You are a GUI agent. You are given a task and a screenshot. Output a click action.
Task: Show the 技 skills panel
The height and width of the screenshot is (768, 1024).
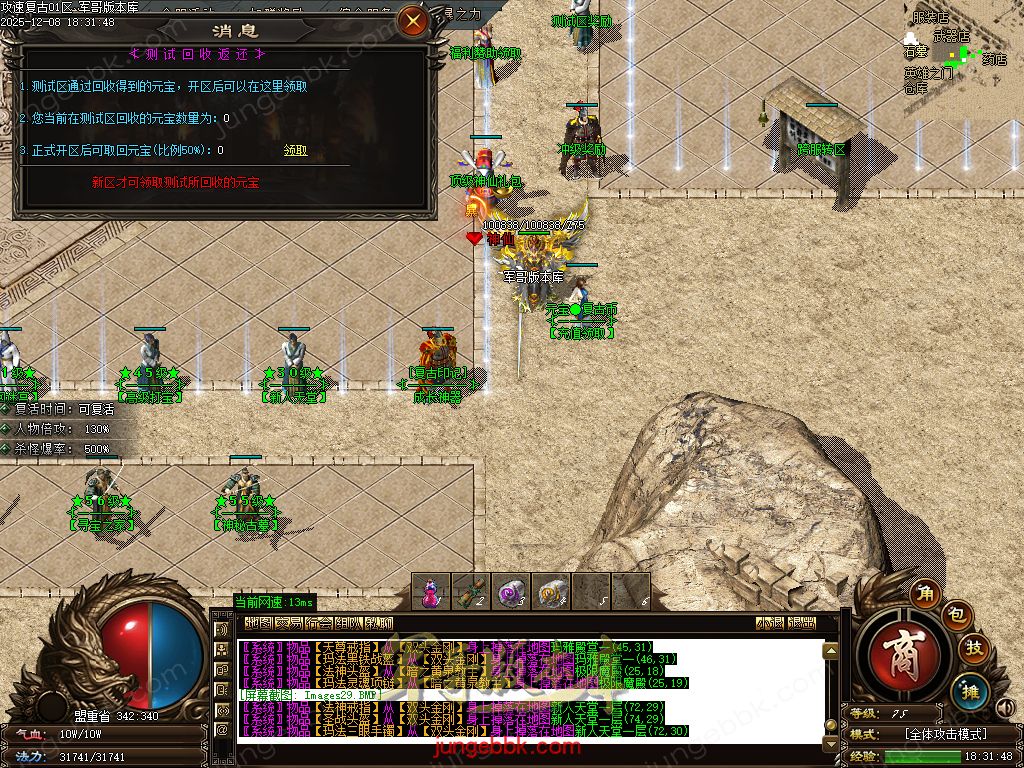tap(974, 649)
